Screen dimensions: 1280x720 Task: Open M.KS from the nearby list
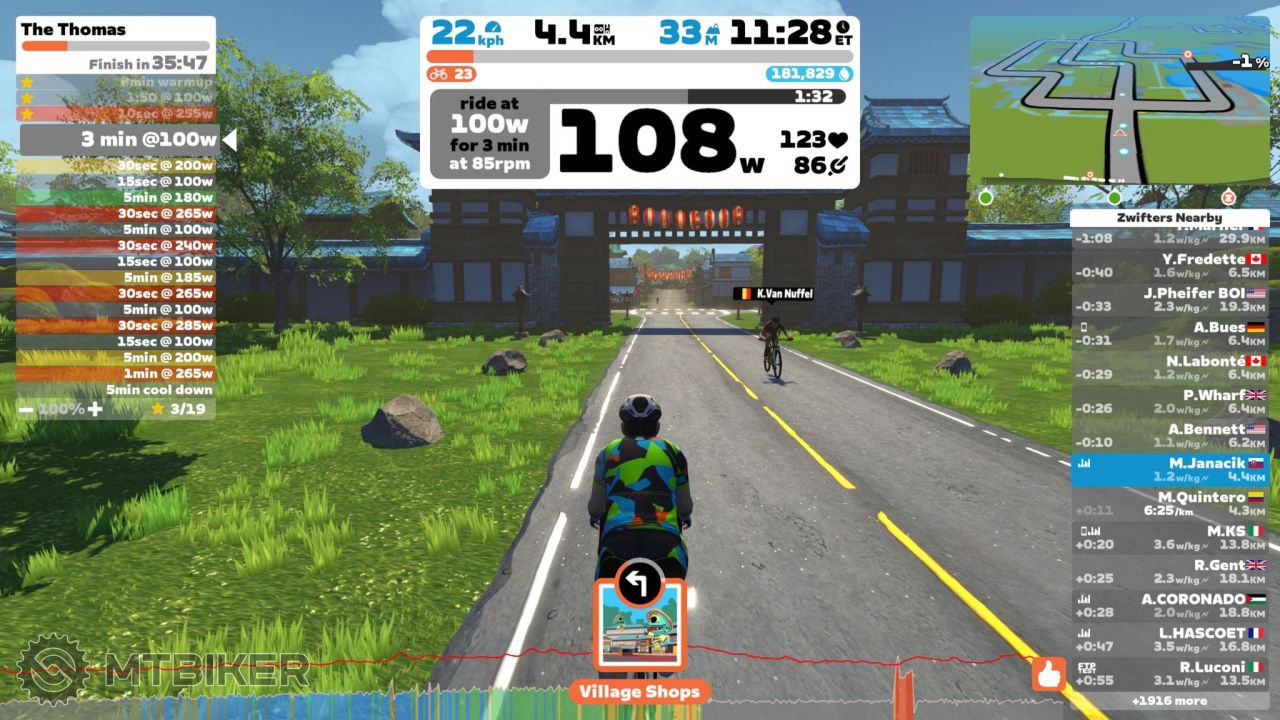[x=1169, y=537]
